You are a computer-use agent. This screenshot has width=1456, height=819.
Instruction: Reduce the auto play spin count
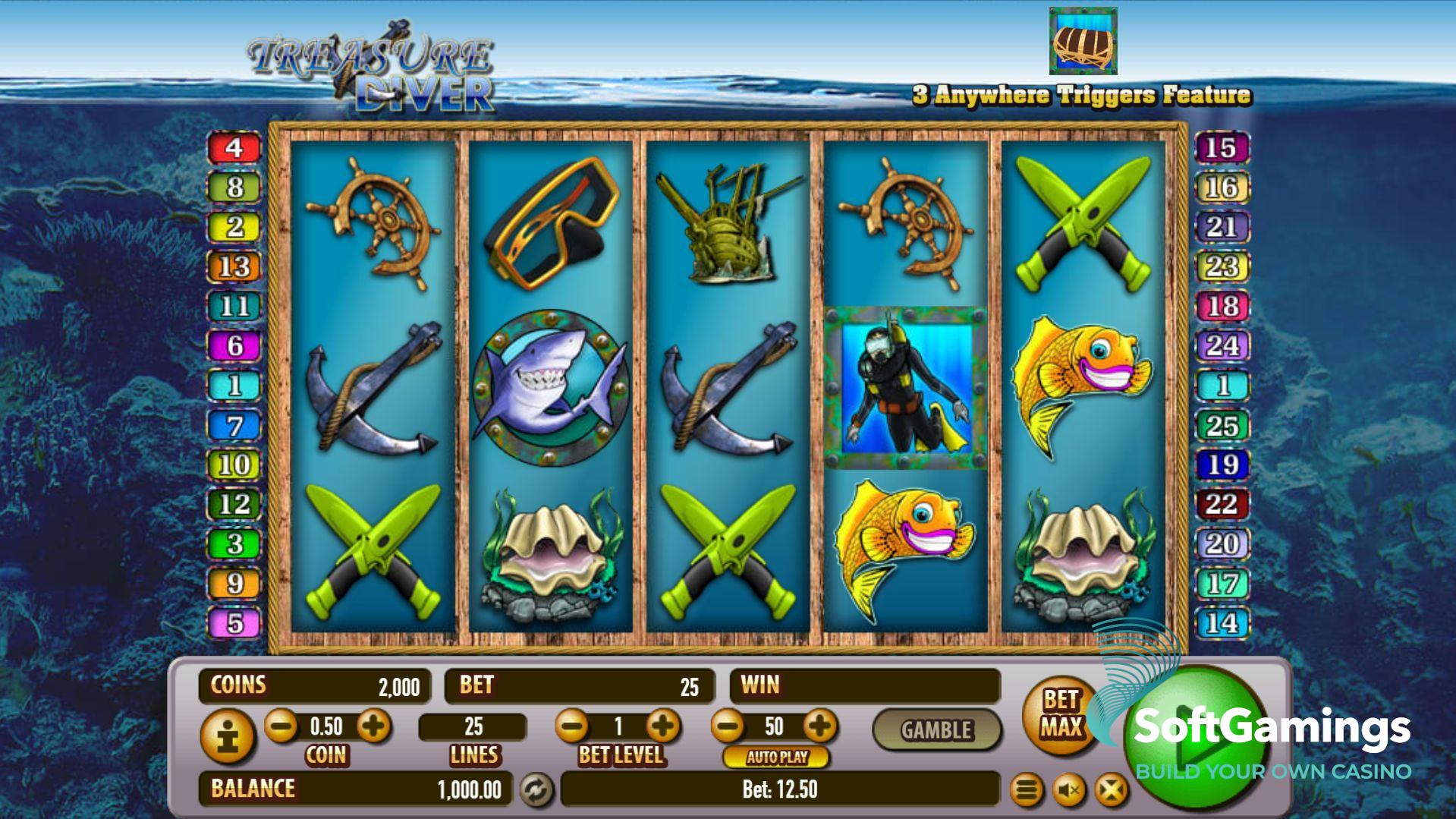[728, 726]
